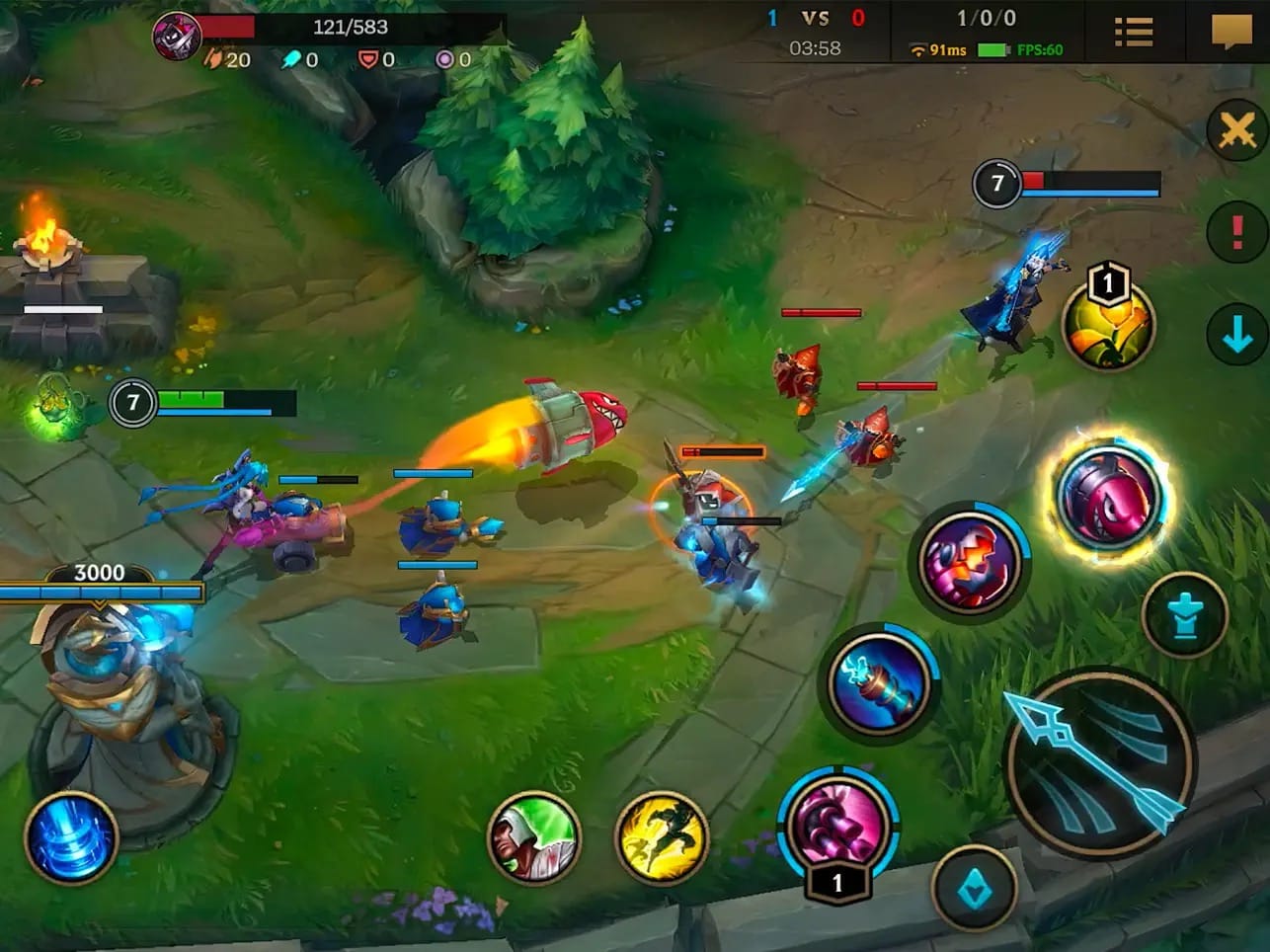Send the red exclamation danger ping
Screen dimensions: 1270x952
[1236, 233]
